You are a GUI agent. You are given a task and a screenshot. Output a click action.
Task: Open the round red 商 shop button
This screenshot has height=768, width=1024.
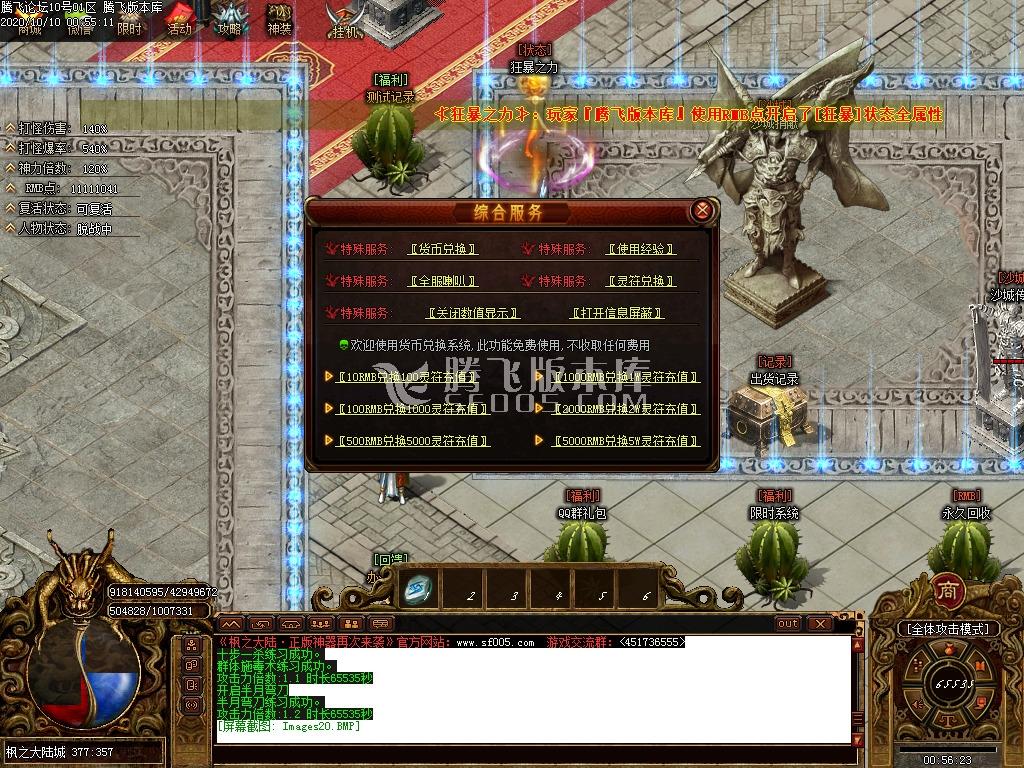click(946, 590)
